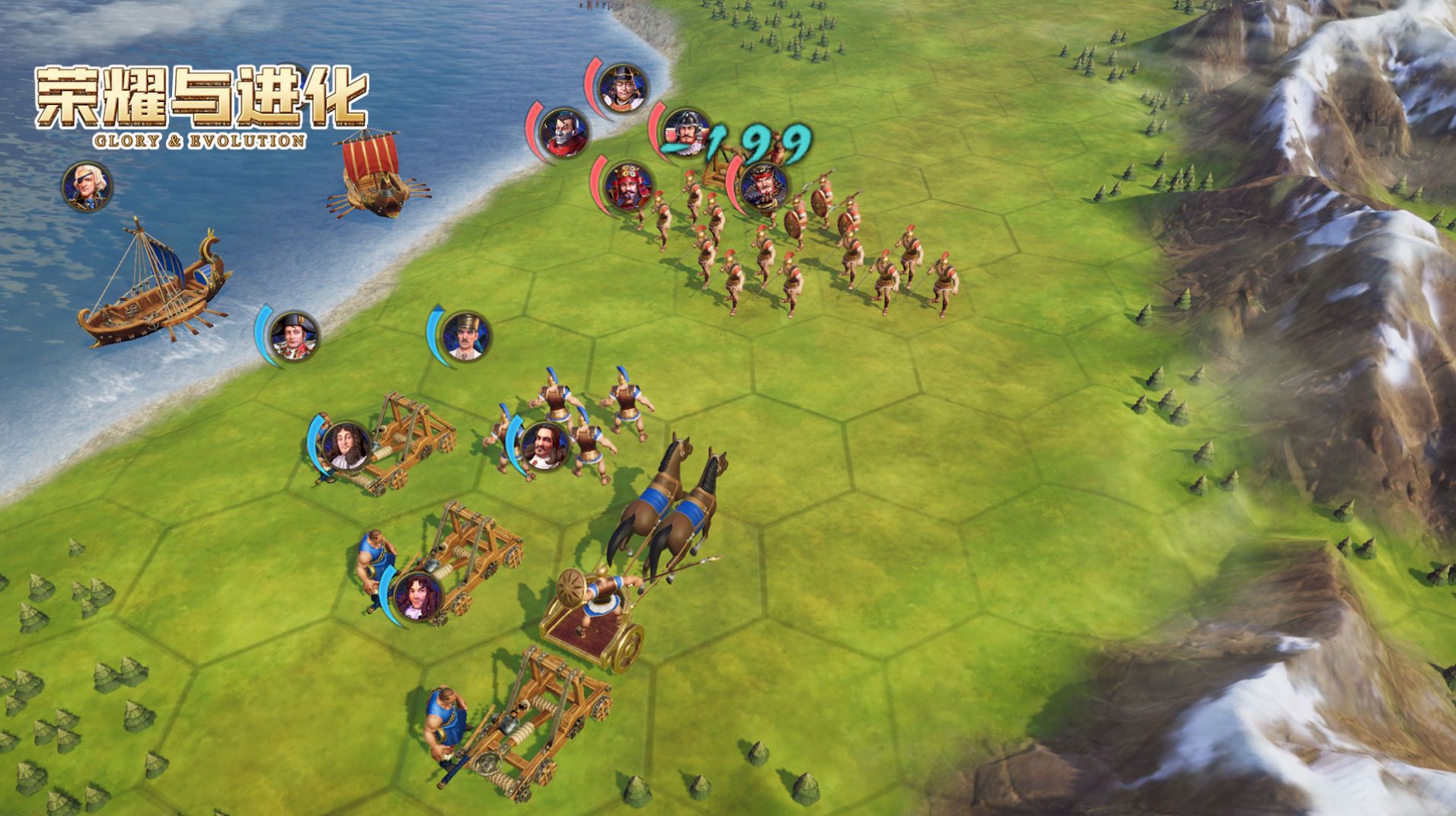1456x816 pixels.
Task: Click the commander portrait wearing a tan kepi
Action: (466, 336)
